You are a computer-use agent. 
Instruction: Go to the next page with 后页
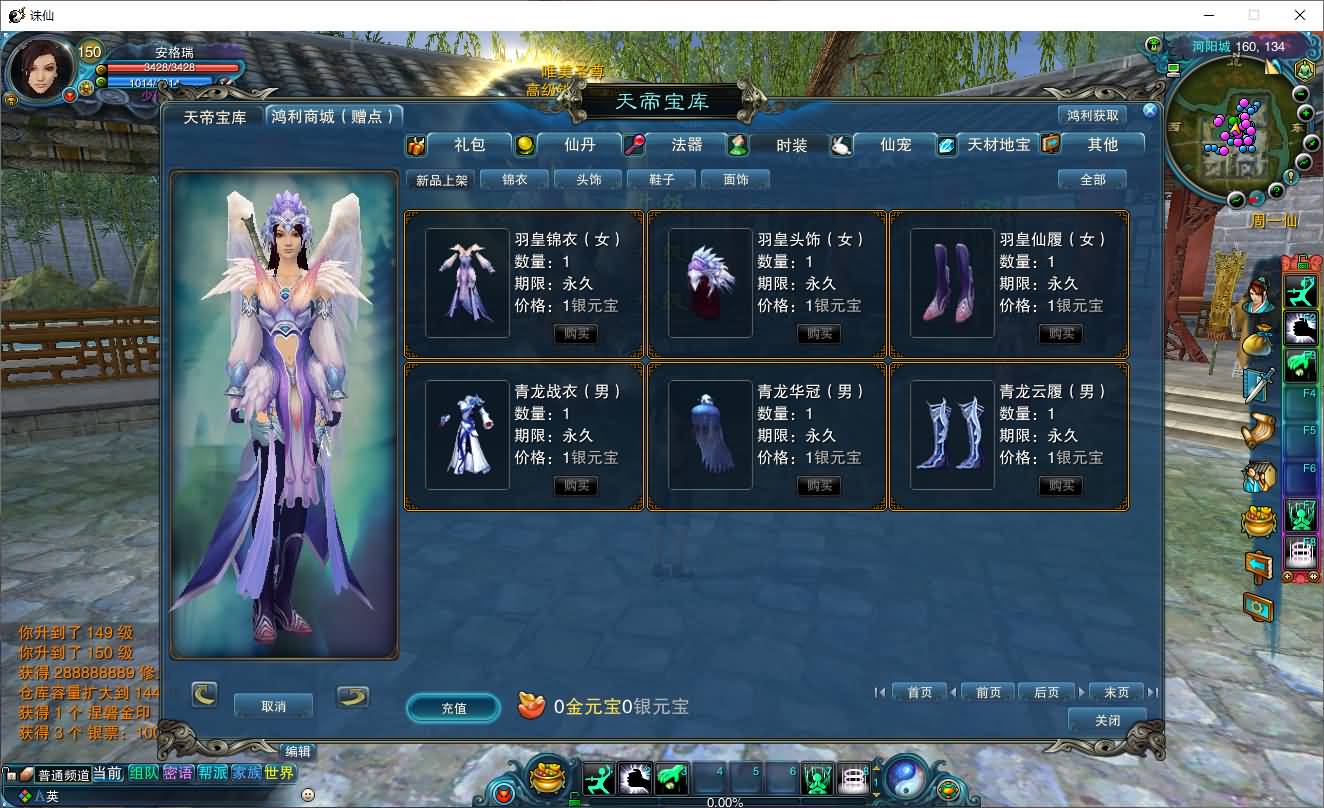[1046, 692]
